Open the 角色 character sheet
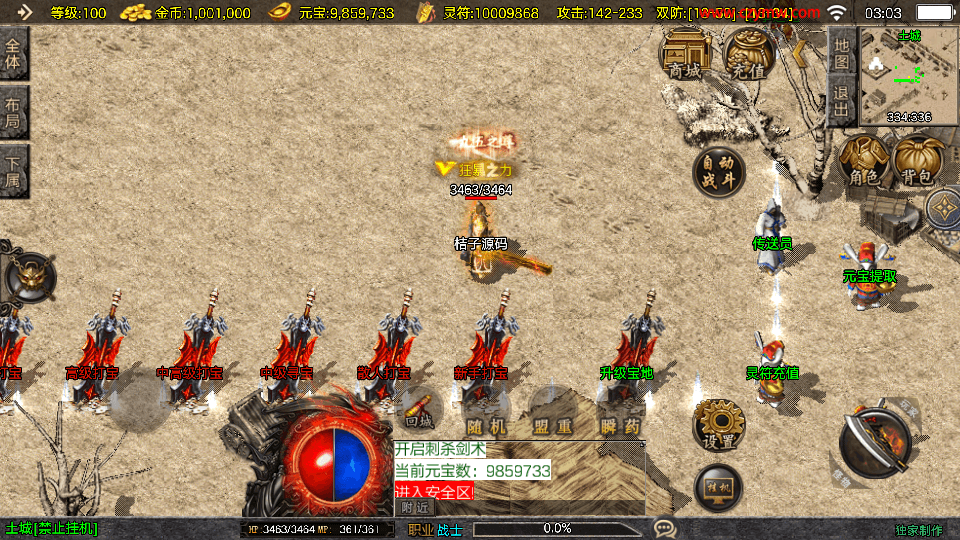This screenshot has width=960, height=540. (x=864, y=162)
